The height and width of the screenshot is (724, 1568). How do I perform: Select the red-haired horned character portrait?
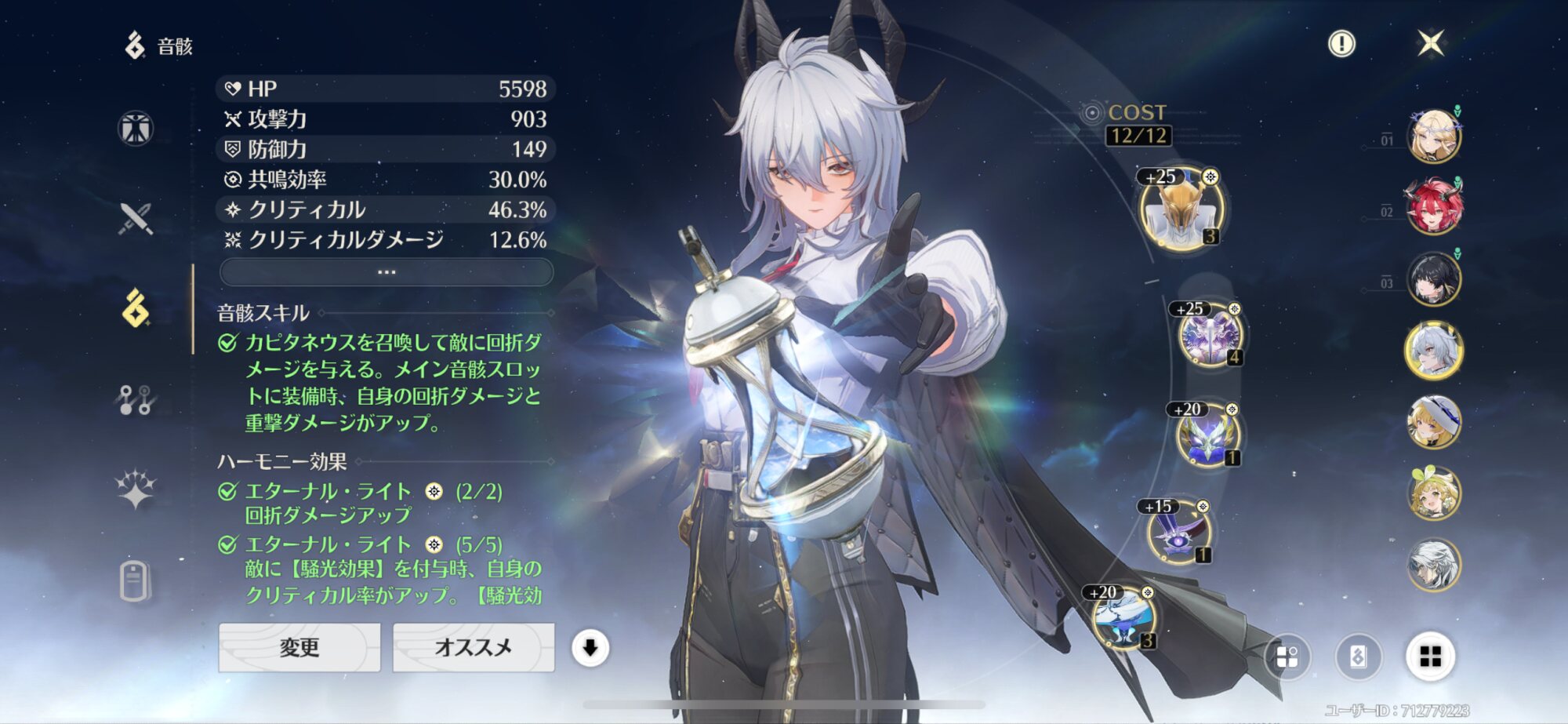pos(1434,208)
